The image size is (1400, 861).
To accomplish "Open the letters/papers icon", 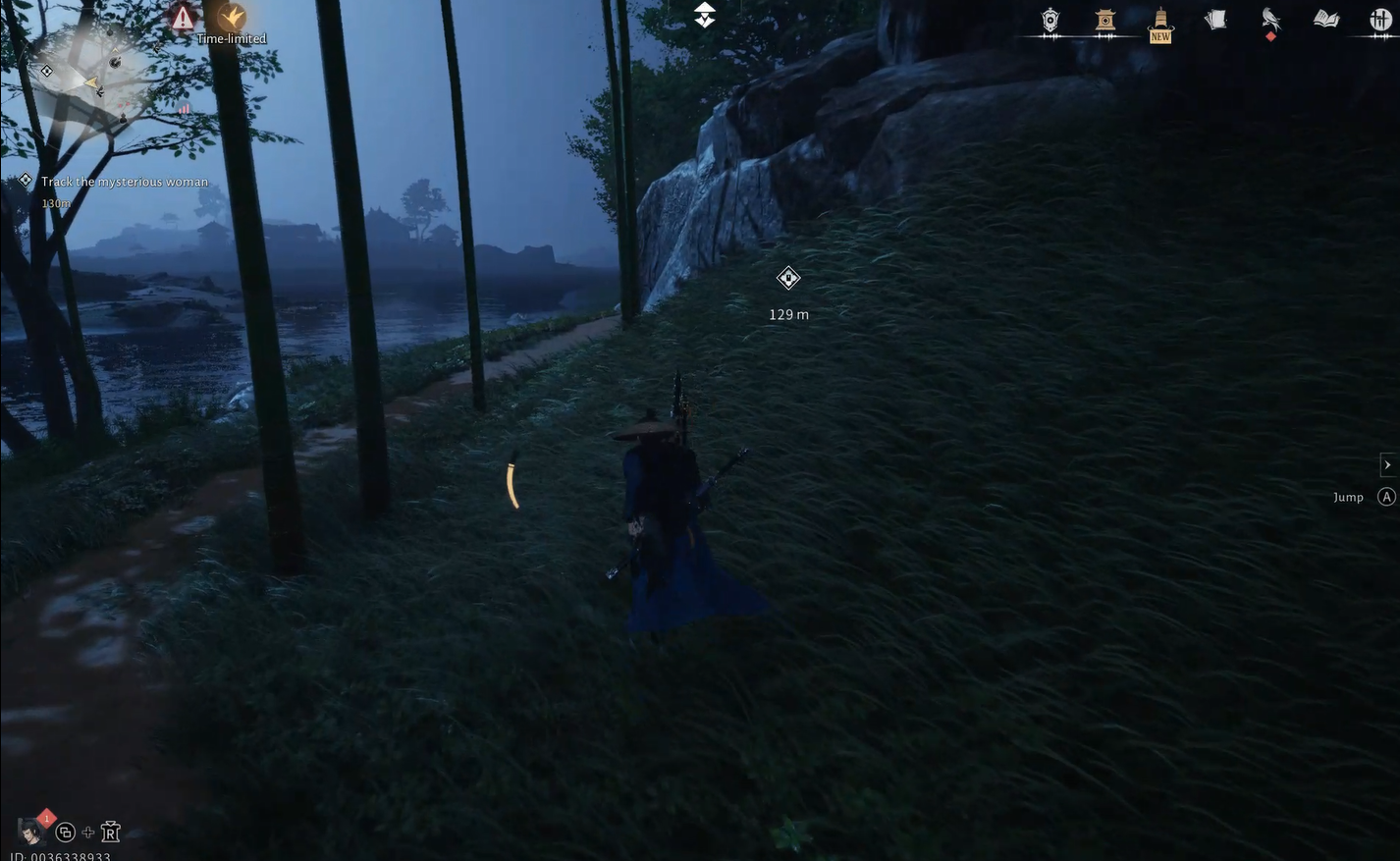I will [x=1213, y=19].
